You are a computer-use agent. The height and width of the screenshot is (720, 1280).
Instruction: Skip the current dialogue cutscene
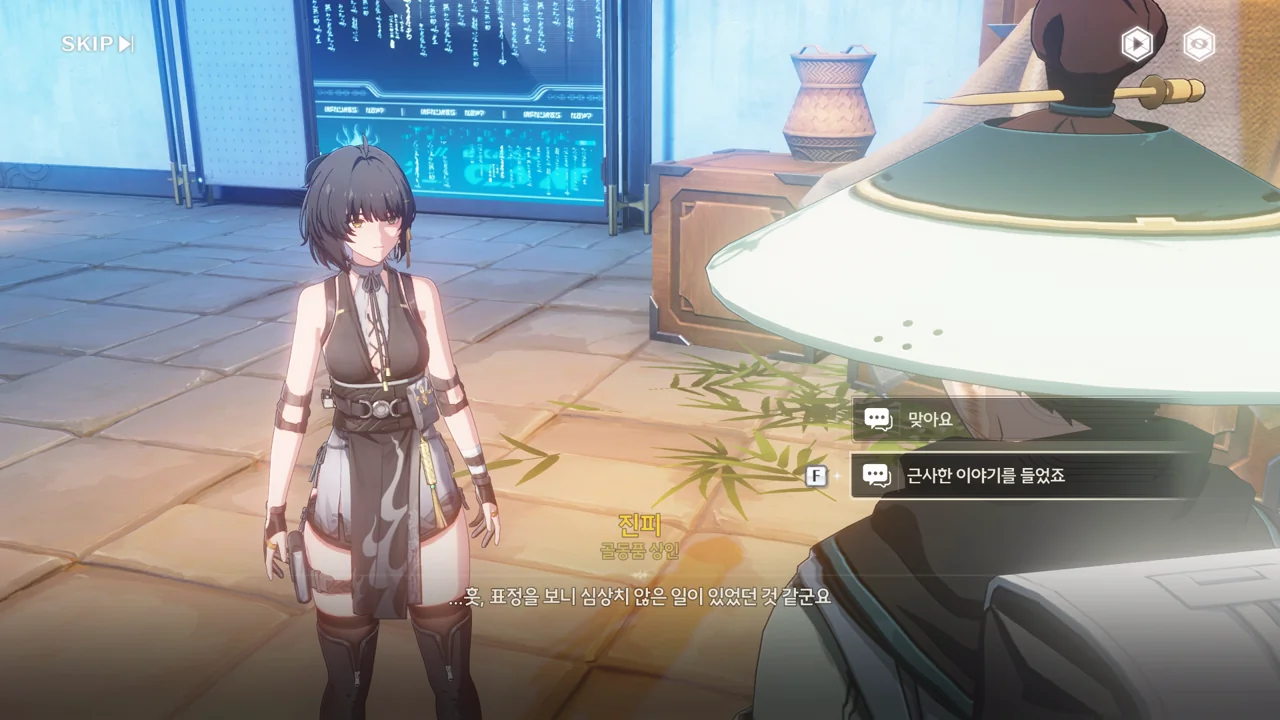click(97, 44)
